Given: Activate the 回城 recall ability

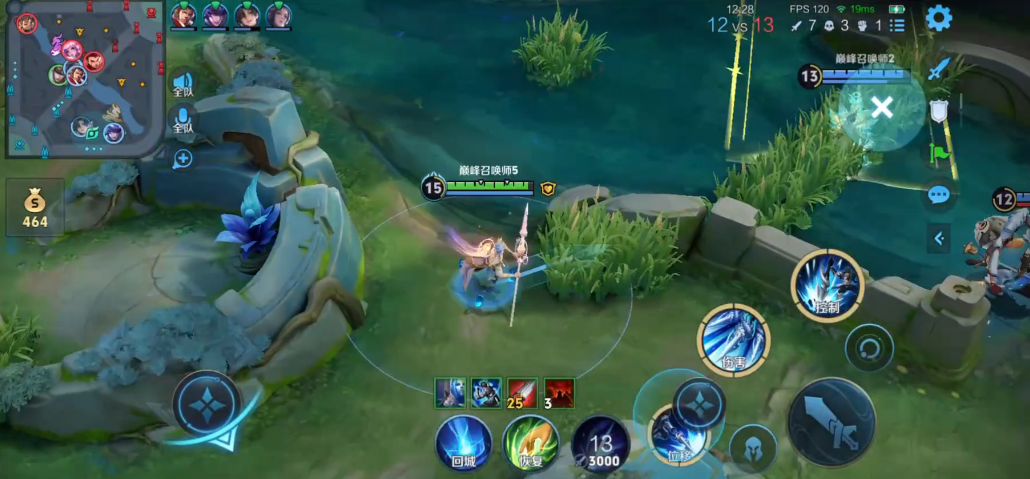Looking at the screenshot, I should (x=464, y=443).
